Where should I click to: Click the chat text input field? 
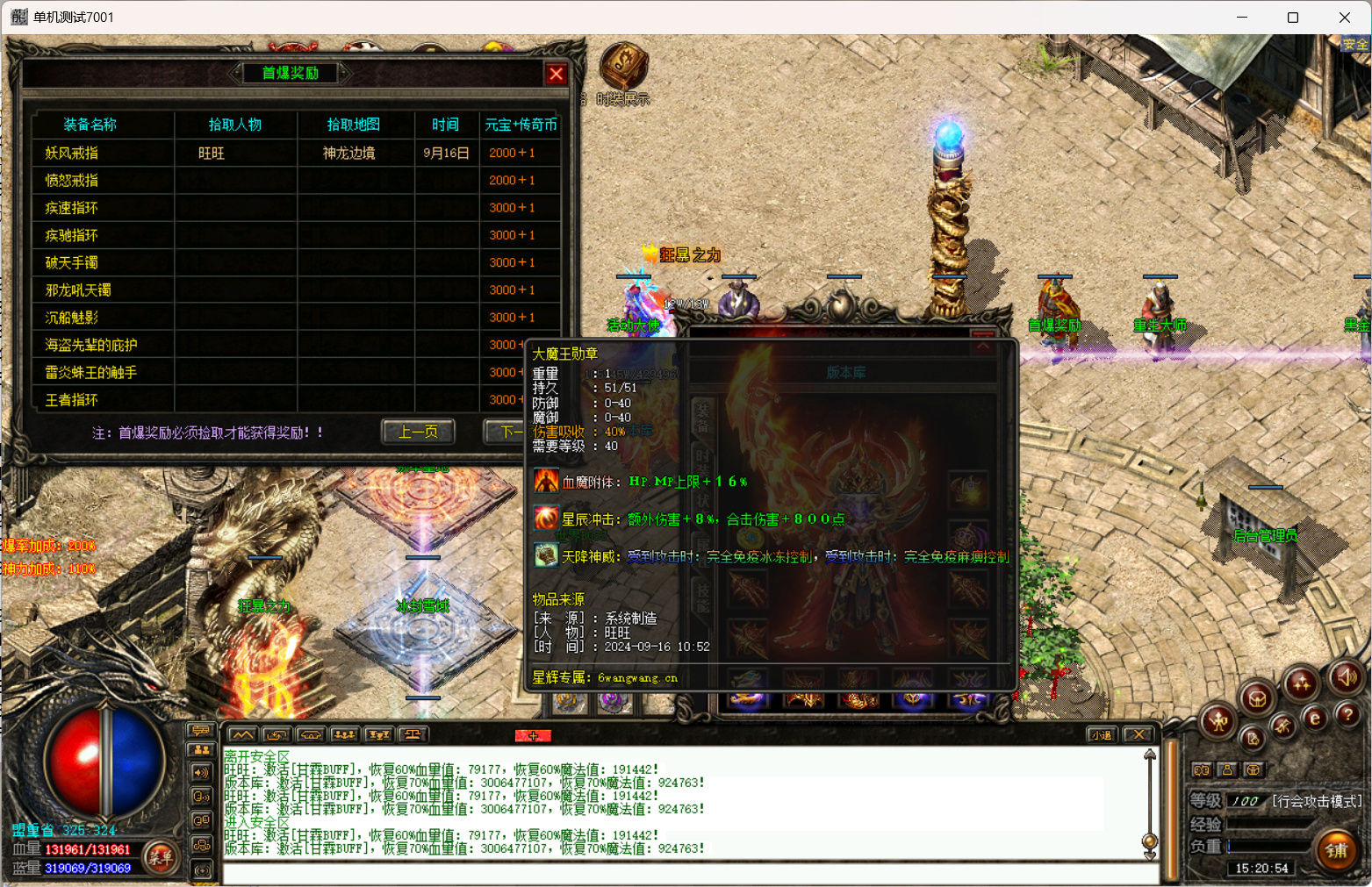pyautogui.click(x=685, y=874)
